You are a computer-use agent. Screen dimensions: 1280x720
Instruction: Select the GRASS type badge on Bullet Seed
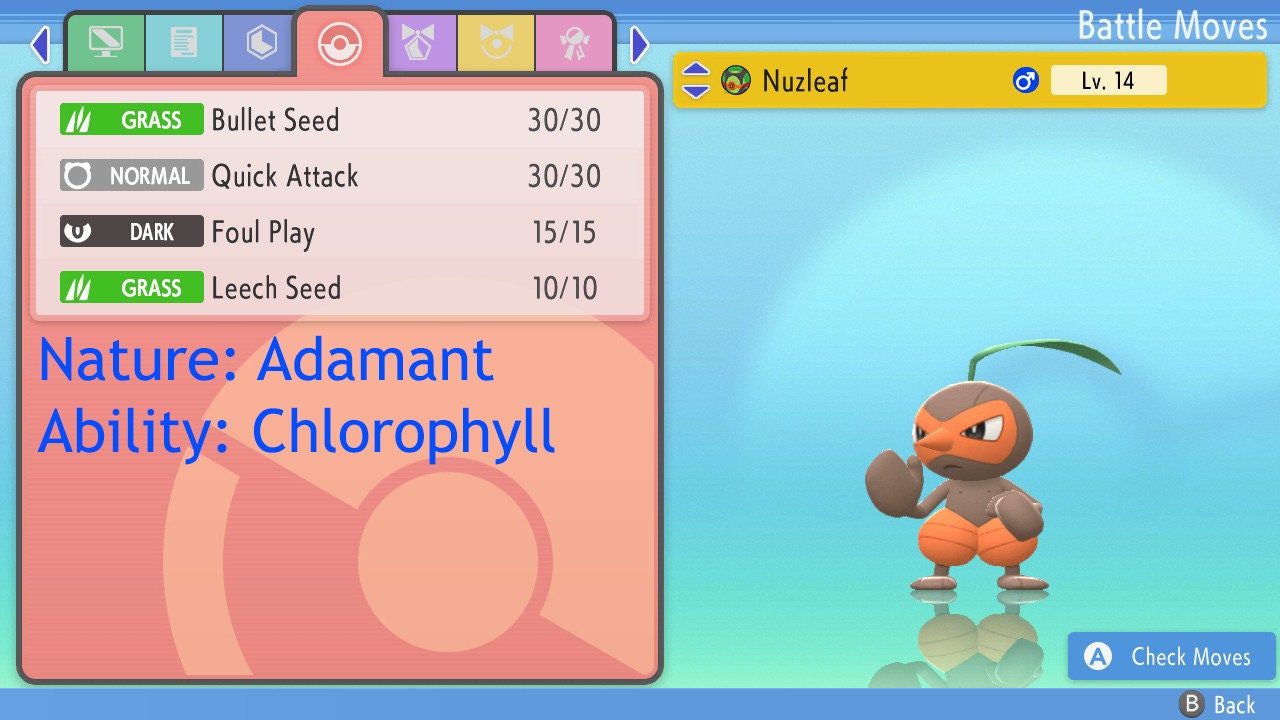[x=131, y=119]
